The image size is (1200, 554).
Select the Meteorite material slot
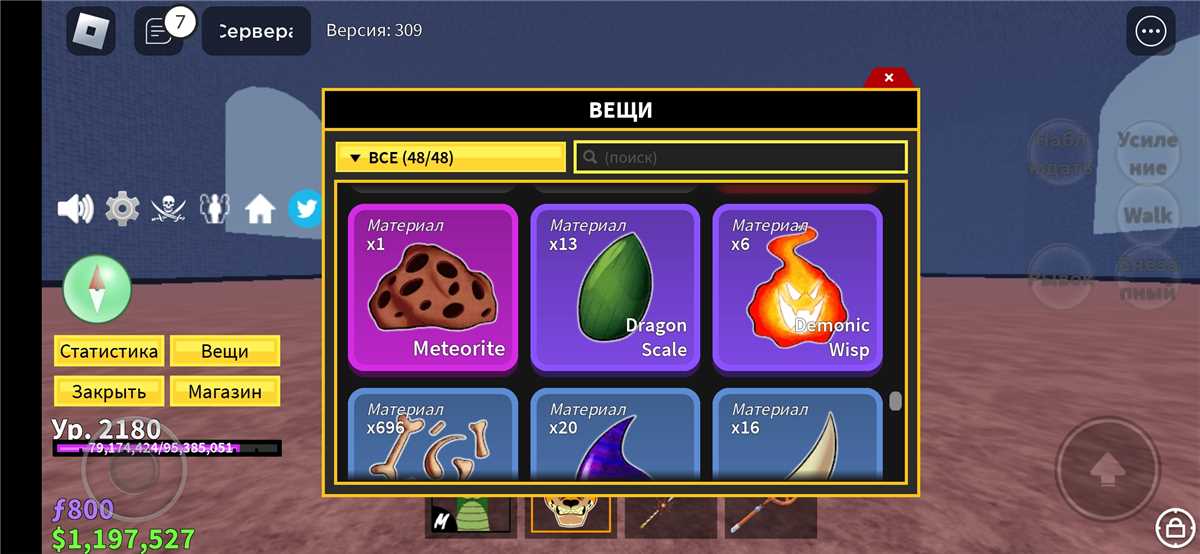[433, 288]
